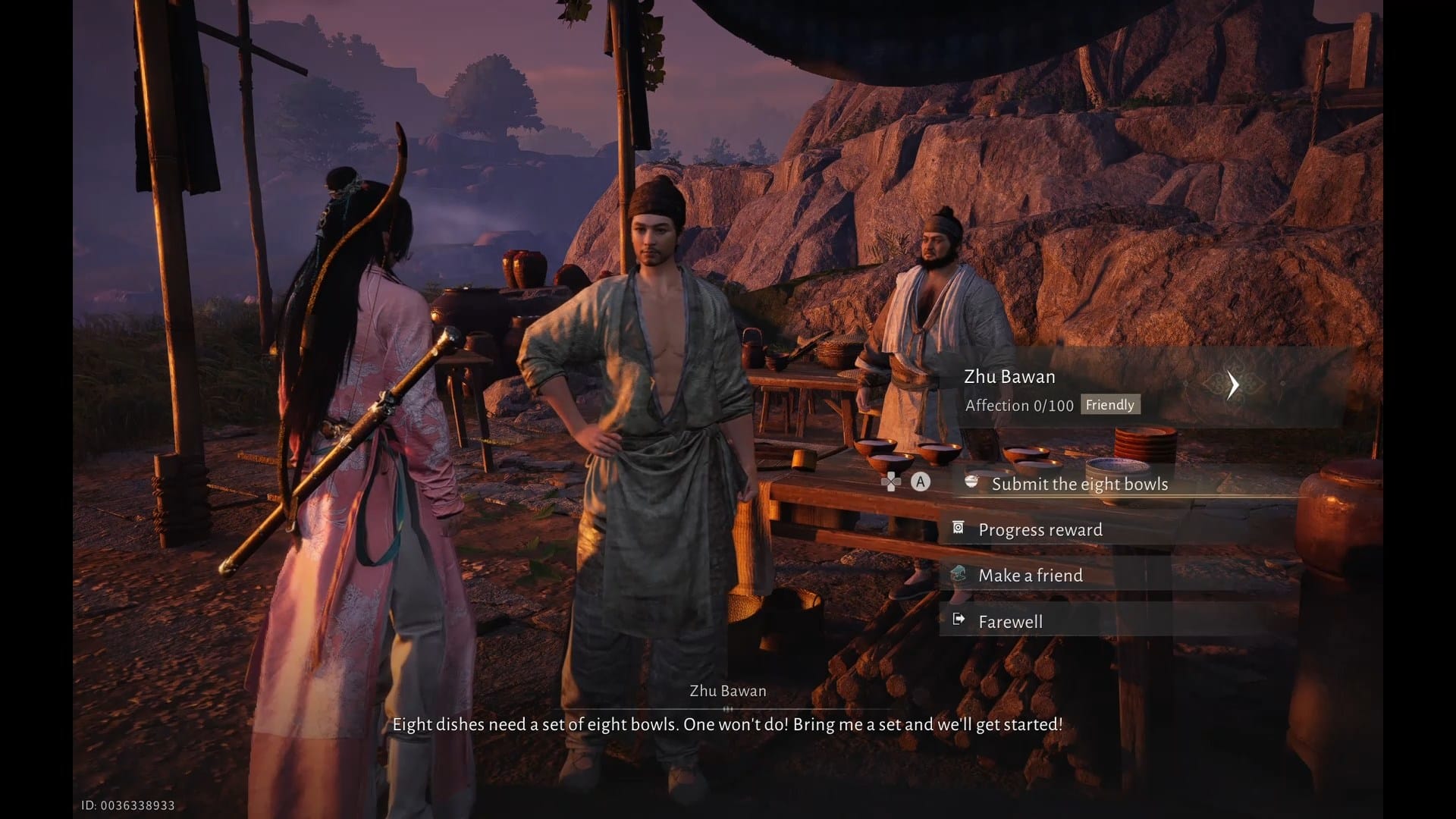Viewport: 1456px width, 819px height.
Task: Choose "Submit the eight bowls" option
Action: (1079, 484)
